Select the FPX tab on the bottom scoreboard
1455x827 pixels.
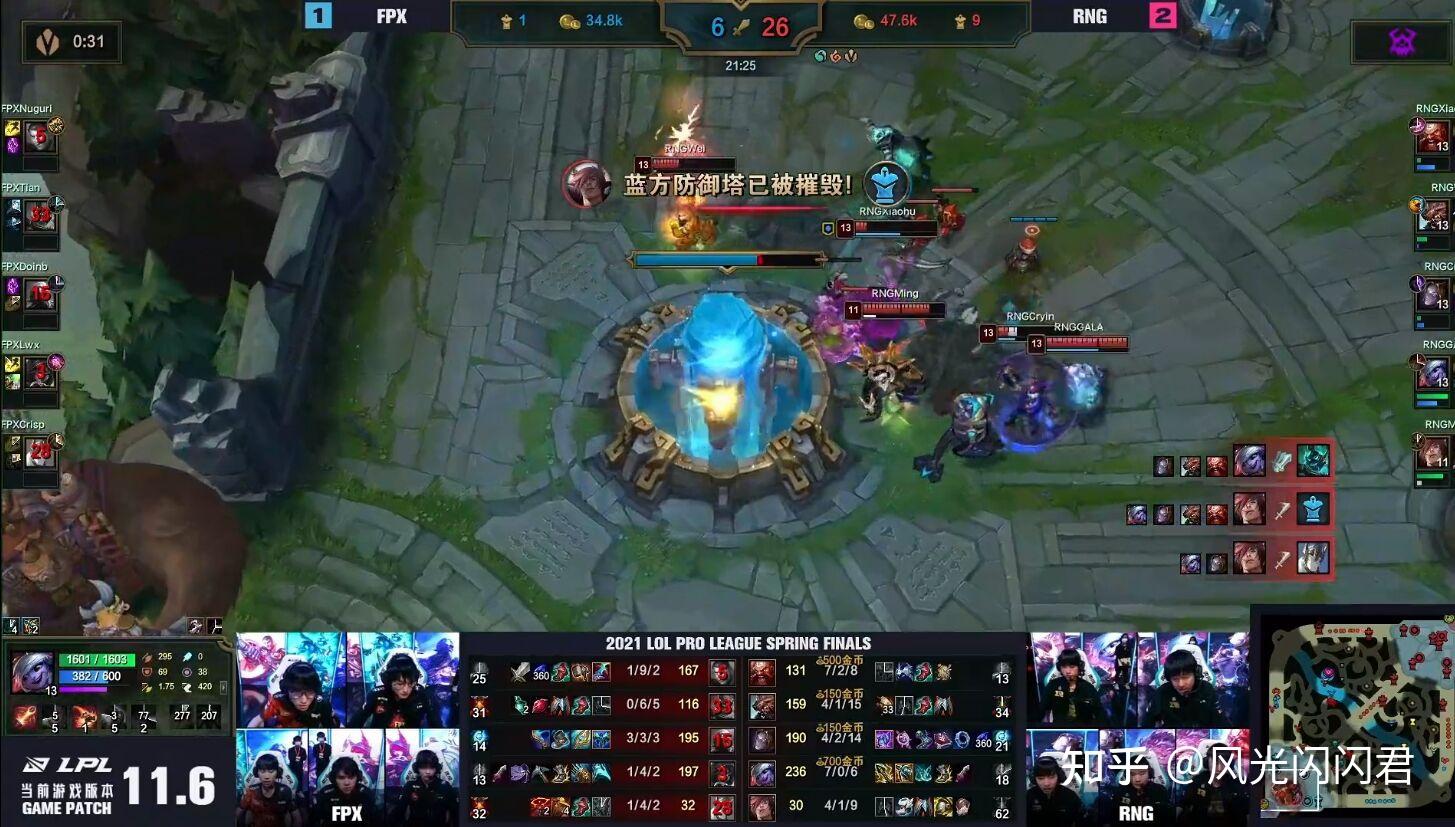345,814
